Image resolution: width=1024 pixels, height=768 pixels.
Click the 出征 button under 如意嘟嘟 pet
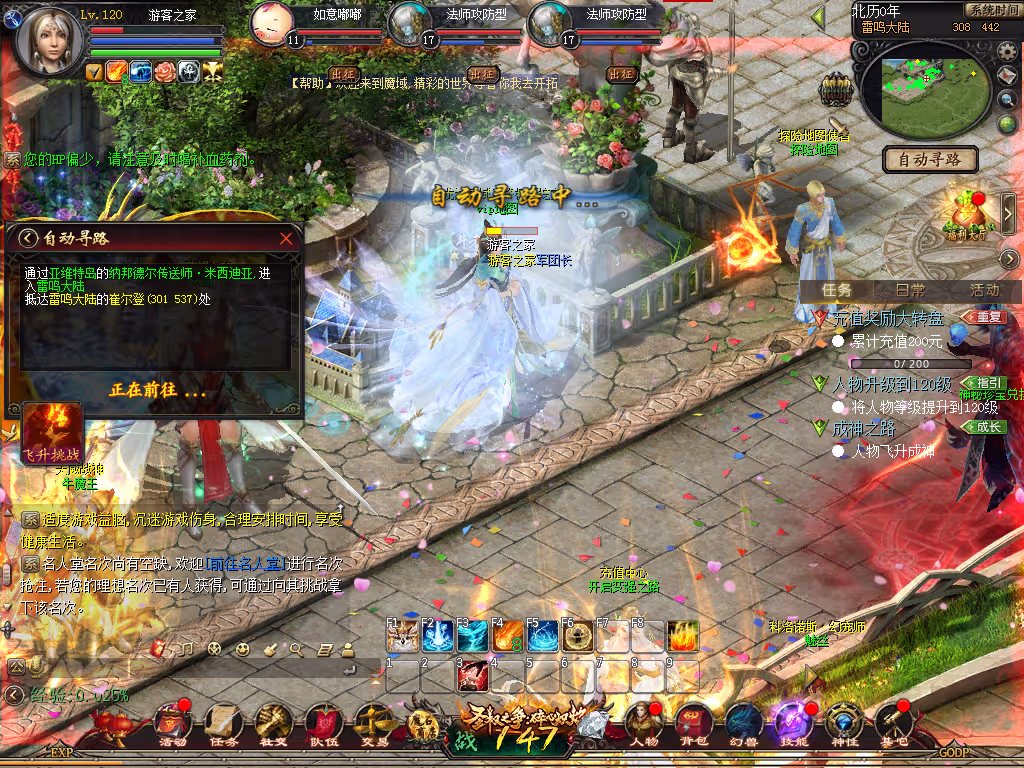tap(343, 74)
